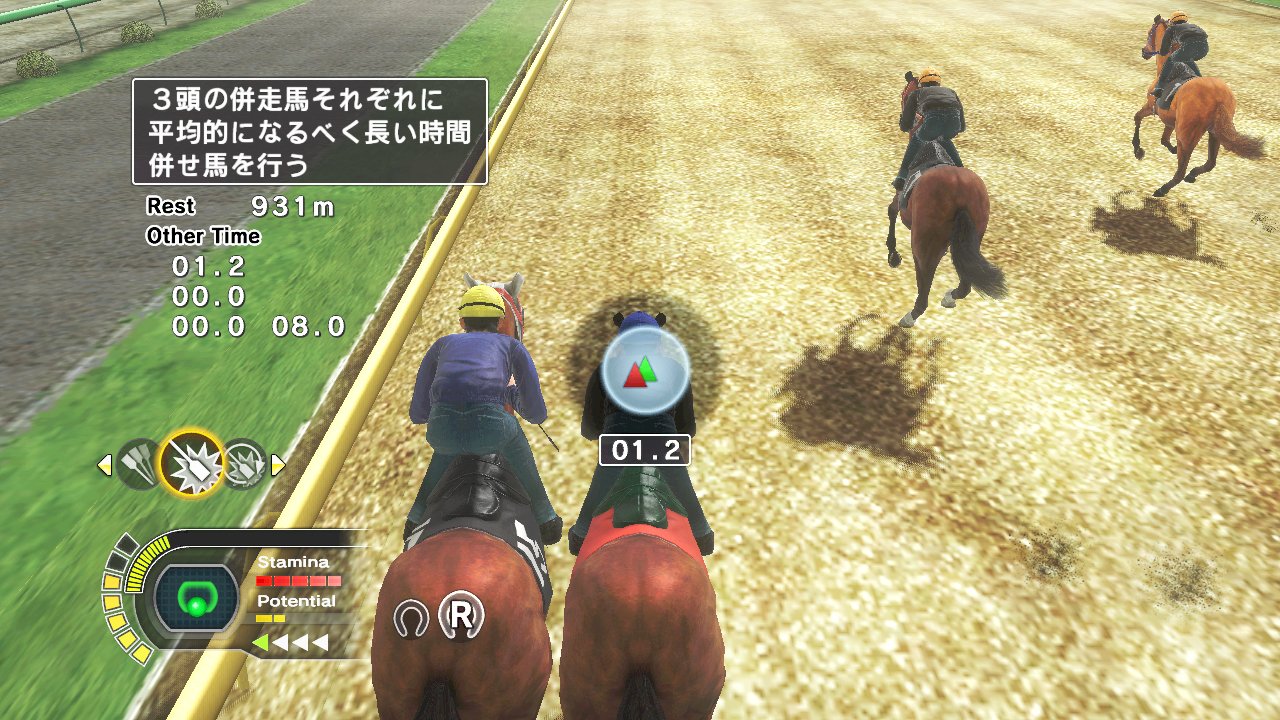Select the darts training icon
Viewport: 1280px width, 720px height.
[141, 463]
